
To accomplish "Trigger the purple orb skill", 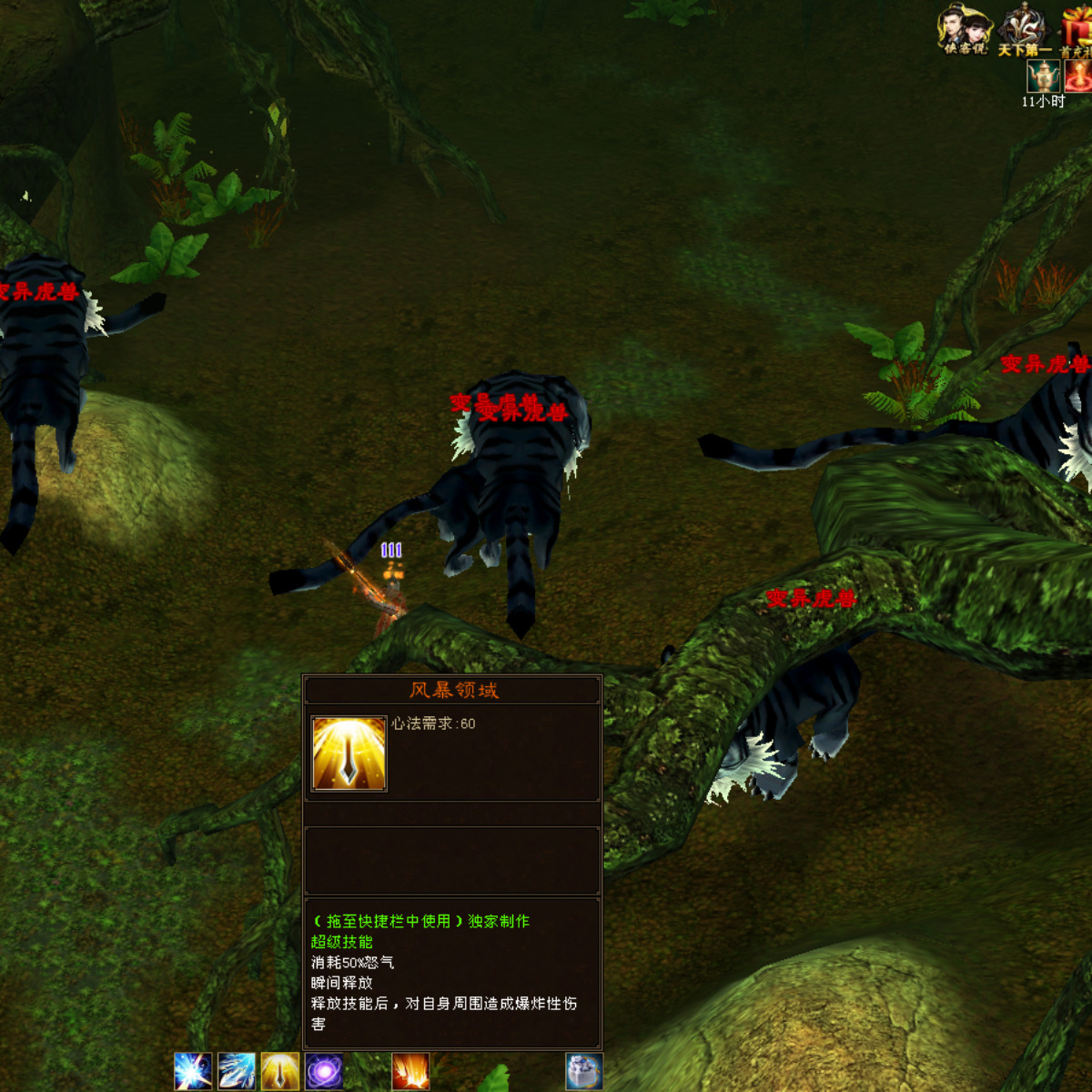I will [324, 1071].
